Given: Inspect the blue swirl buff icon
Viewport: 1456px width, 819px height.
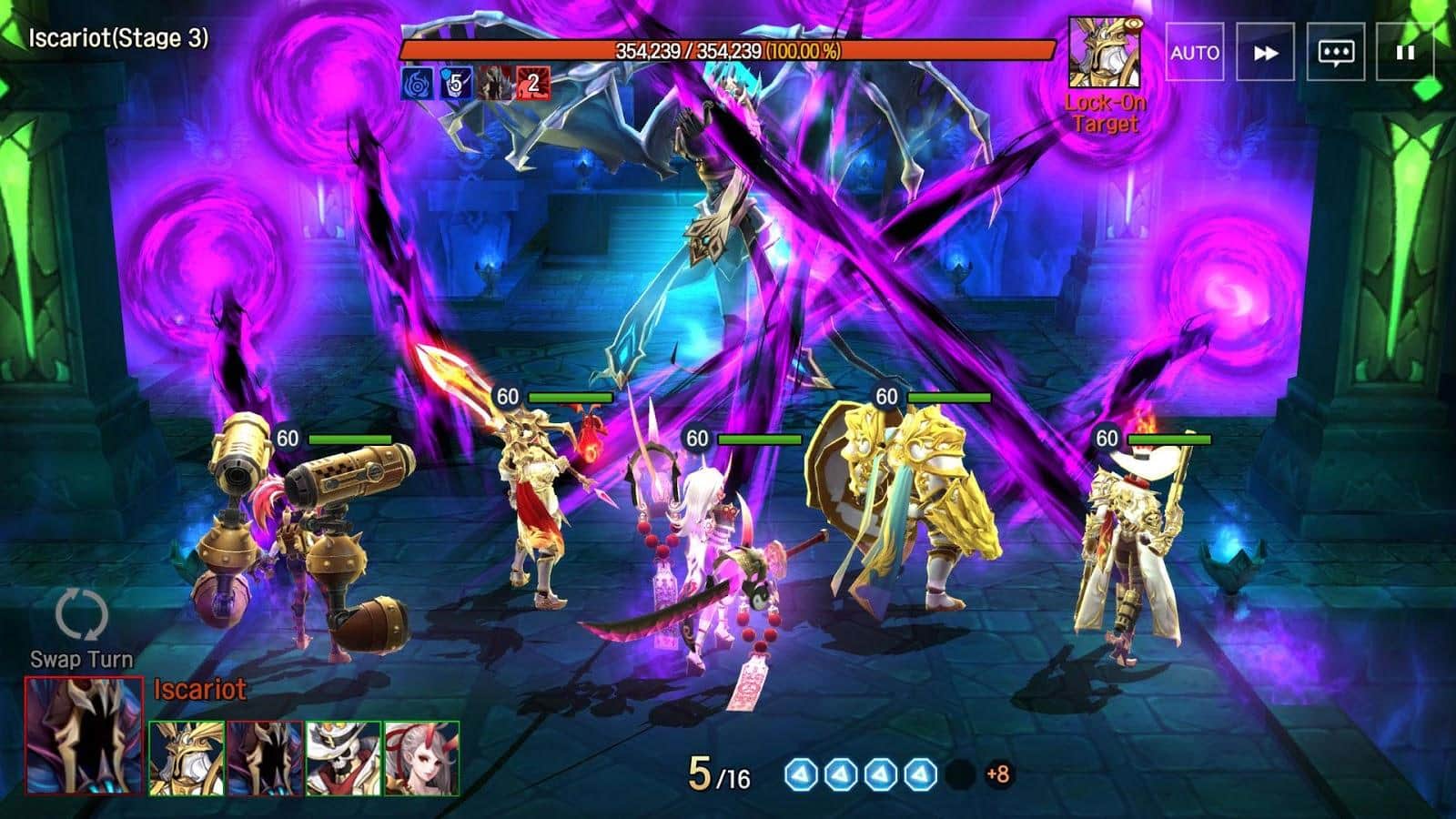Looking at the screenshot, I should [417, 84].
